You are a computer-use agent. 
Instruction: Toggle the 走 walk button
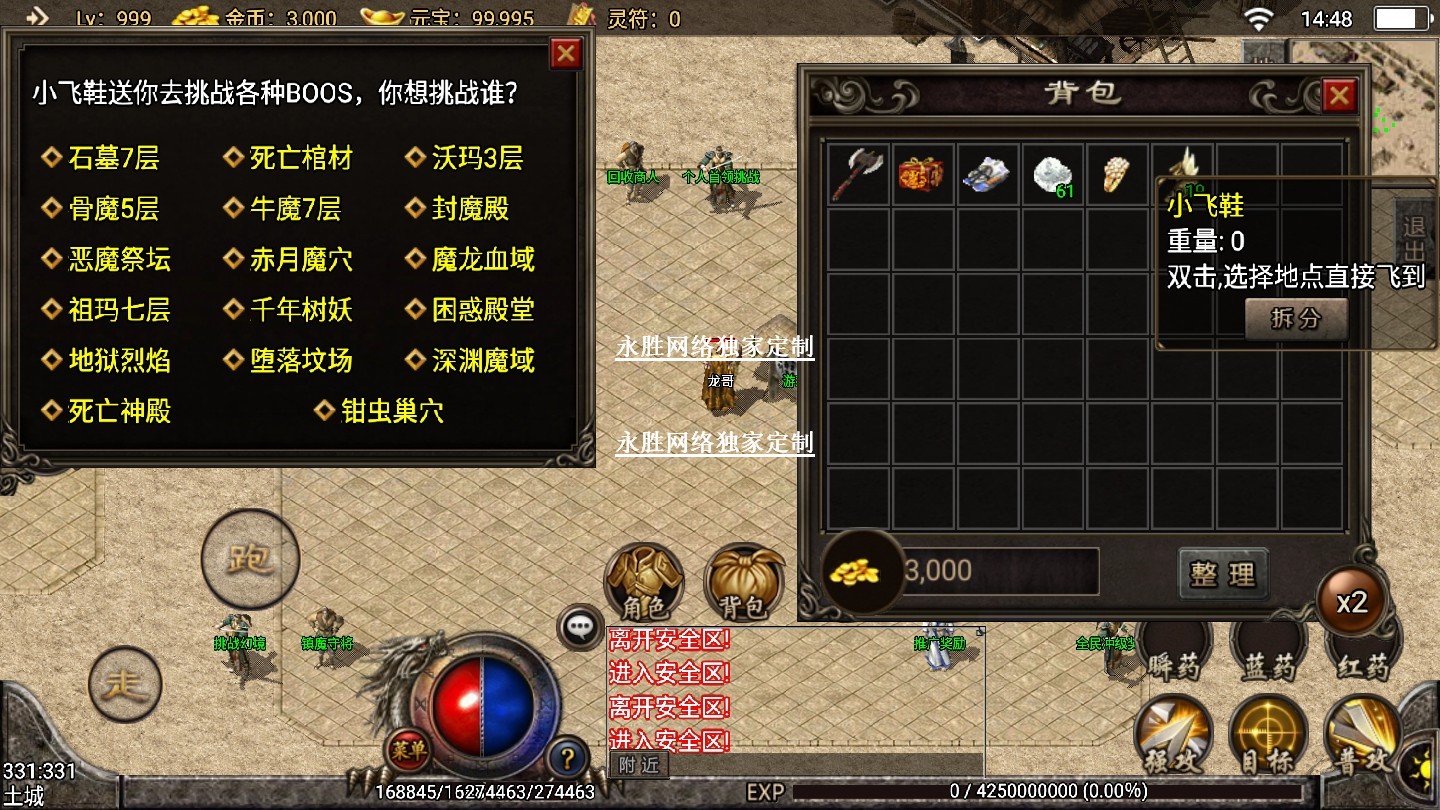point(125,685)
